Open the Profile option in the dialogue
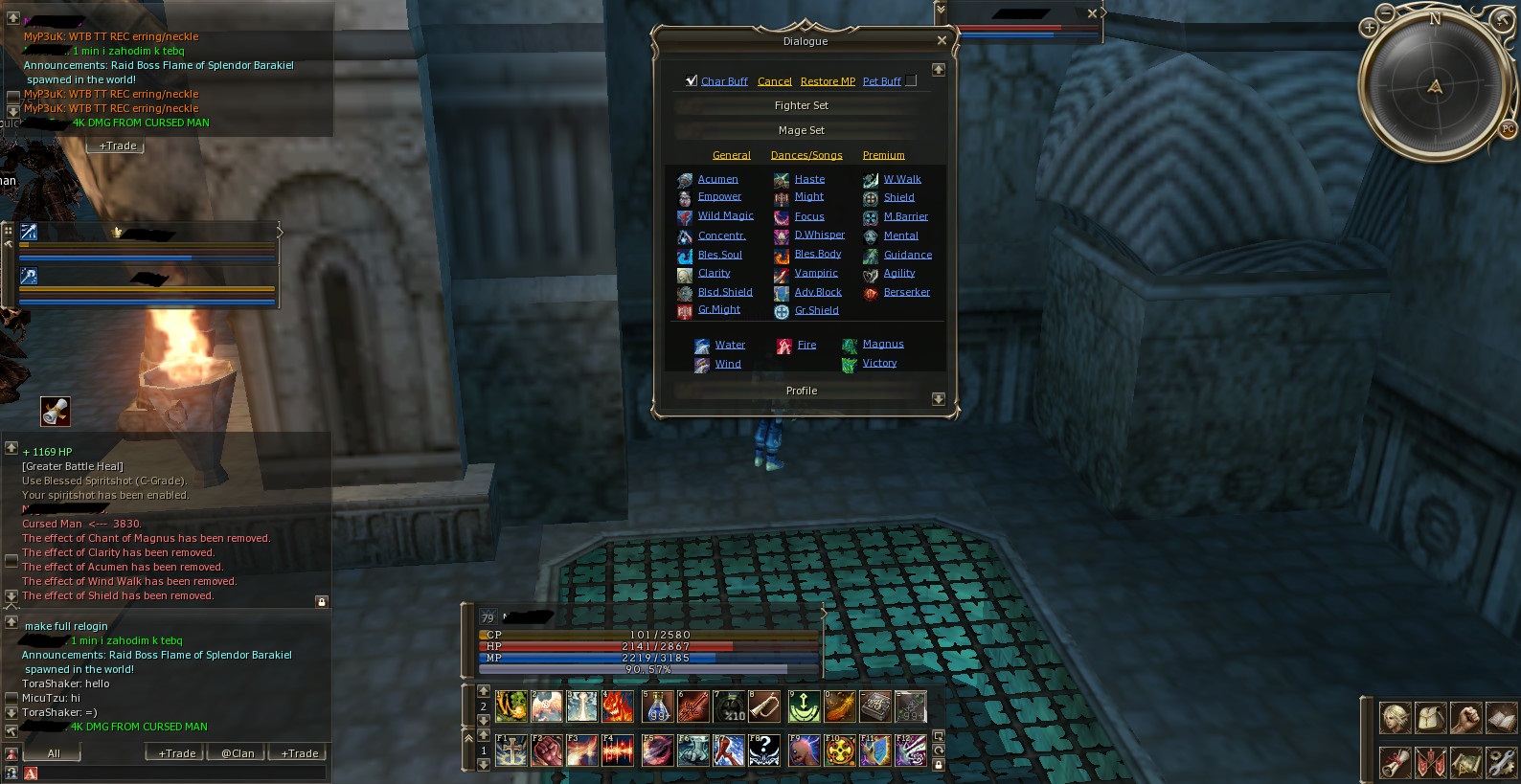Screen dimensions: 1521x784 (801, 391)
